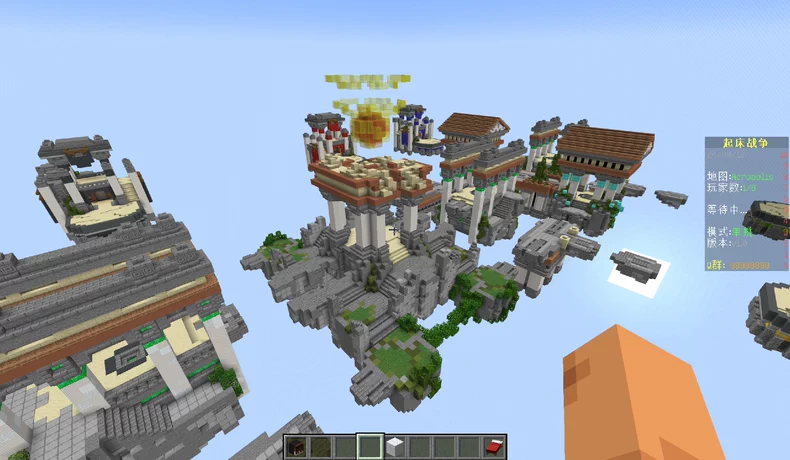Select the white block hotbar slot
Viewport: 790px width, 460px height.
(x=395, y=446)
